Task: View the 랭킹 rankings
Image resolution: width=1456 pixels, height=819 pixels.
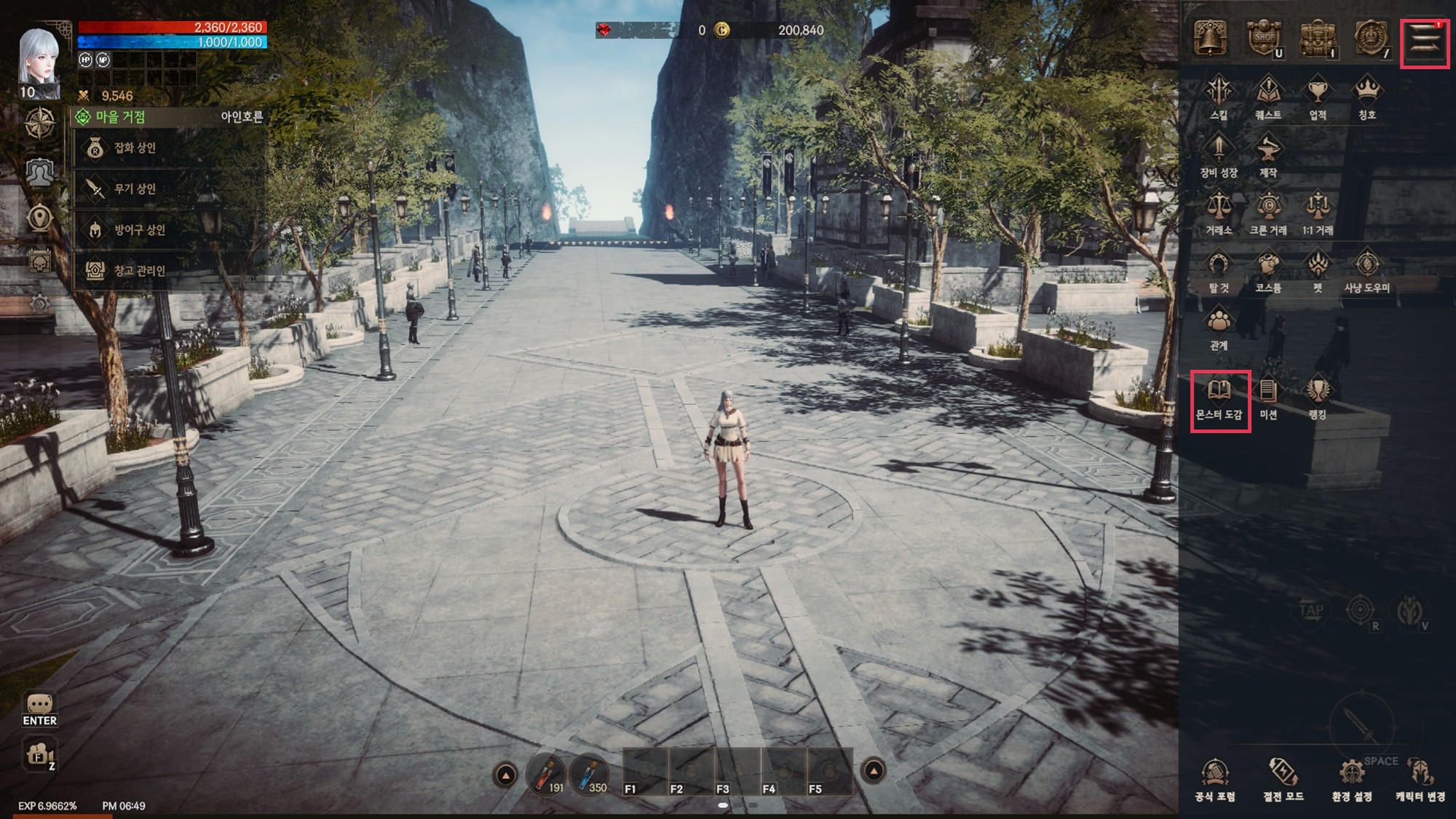Action: tap(1318, 398)
